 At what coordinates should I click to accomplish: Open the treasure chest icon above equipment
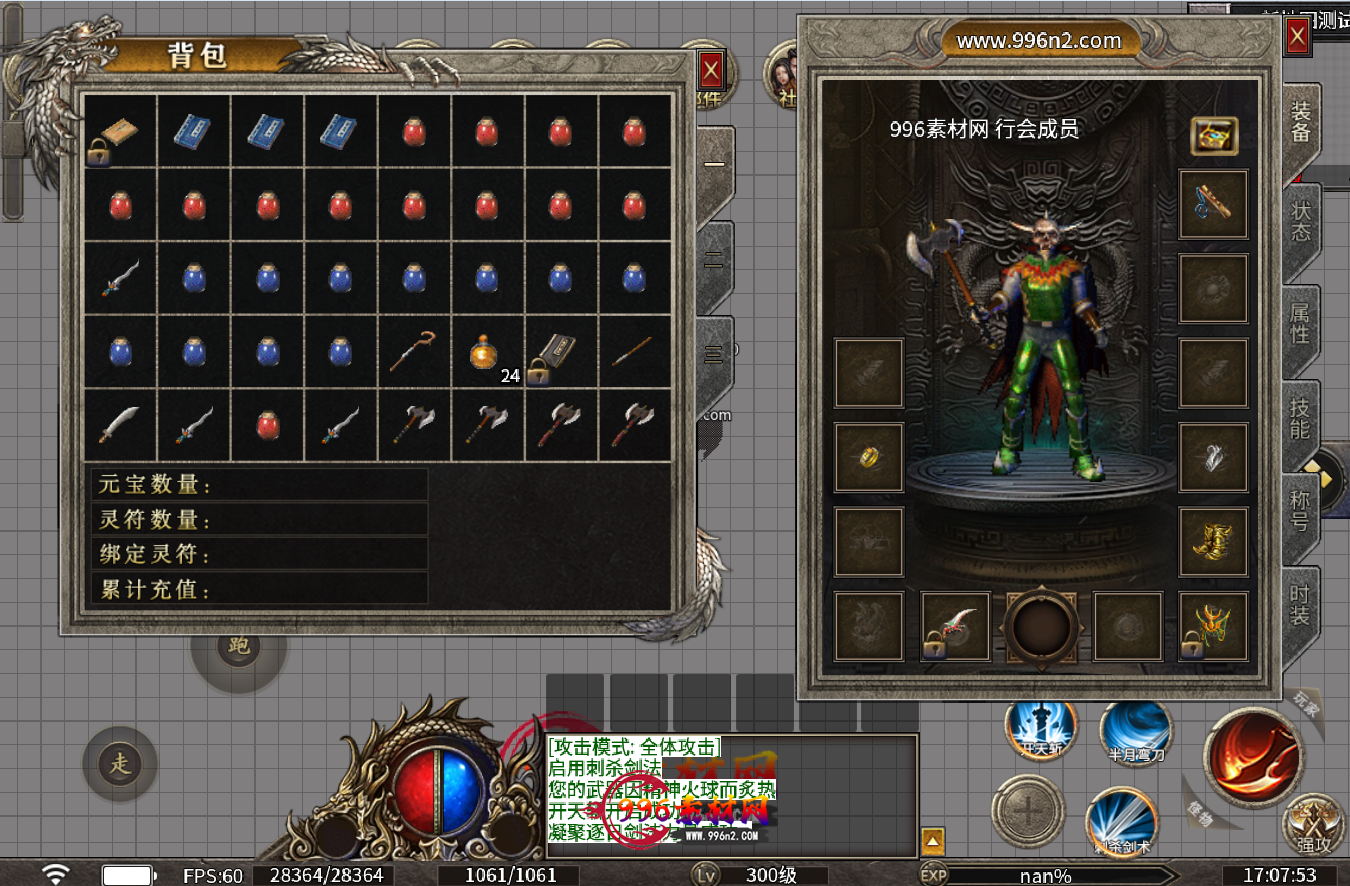(x=1214, y=136)
